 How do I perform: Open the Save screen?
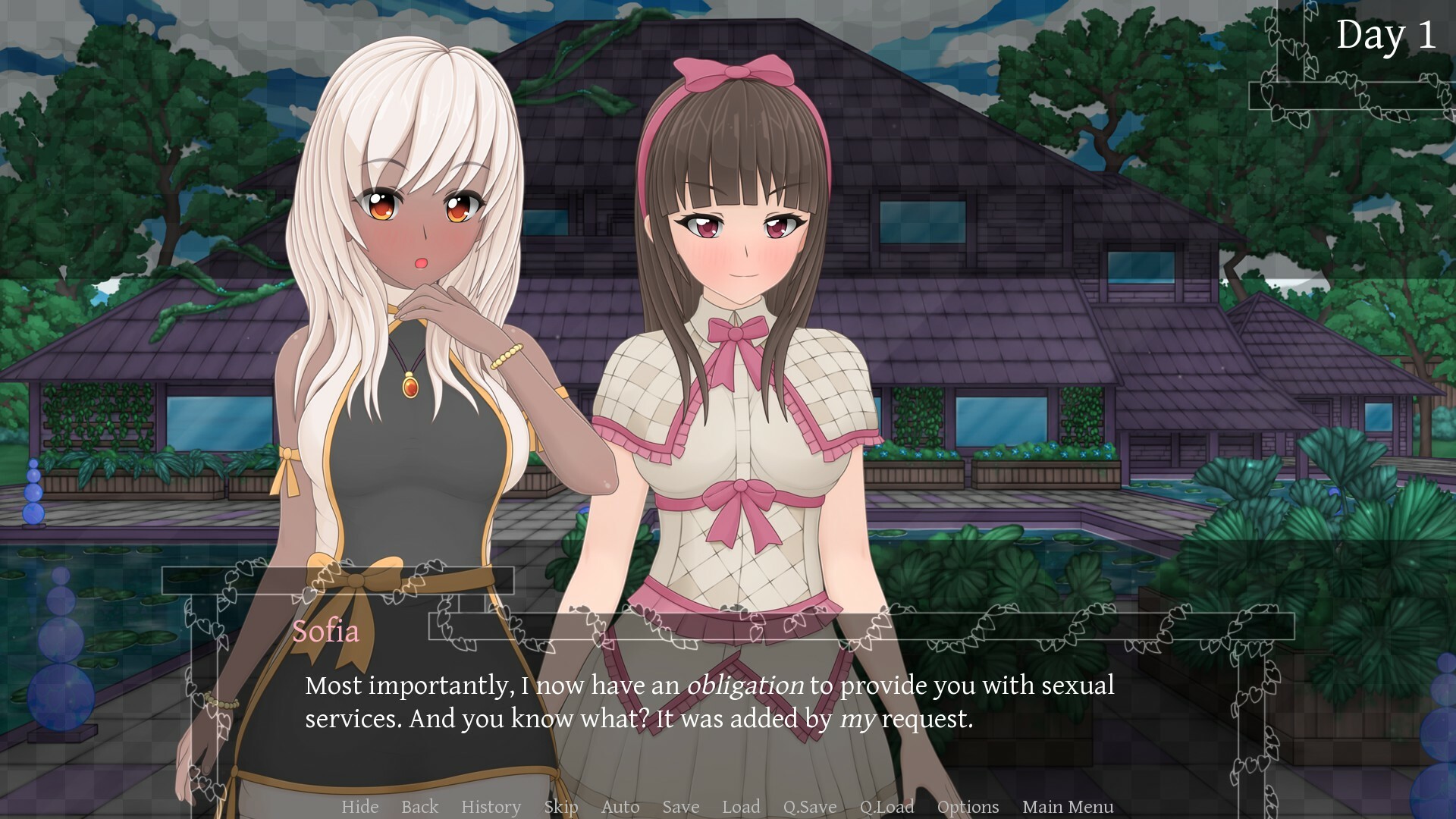(680, 807)
